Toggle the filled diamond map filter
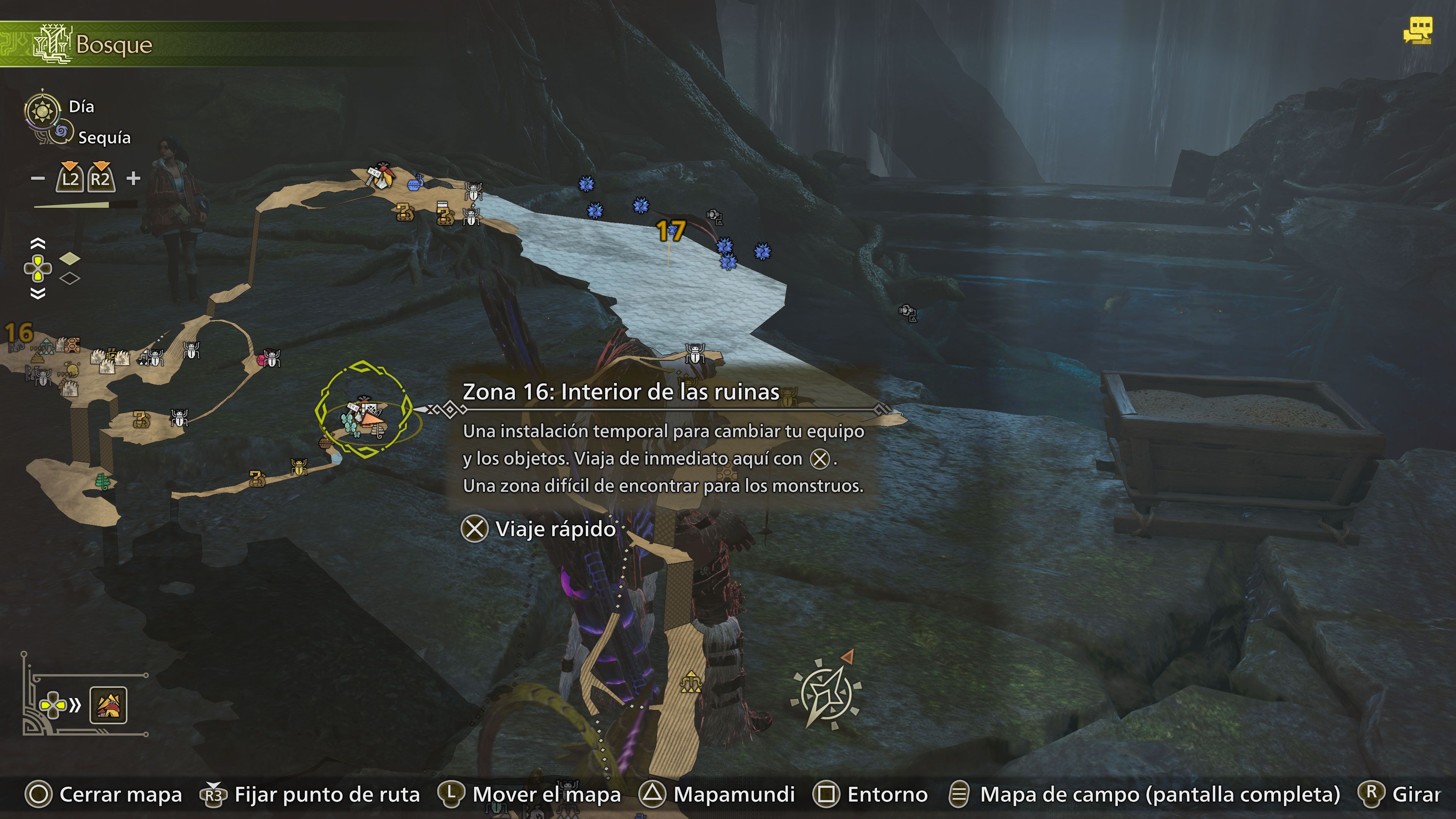 click(69, 259)
